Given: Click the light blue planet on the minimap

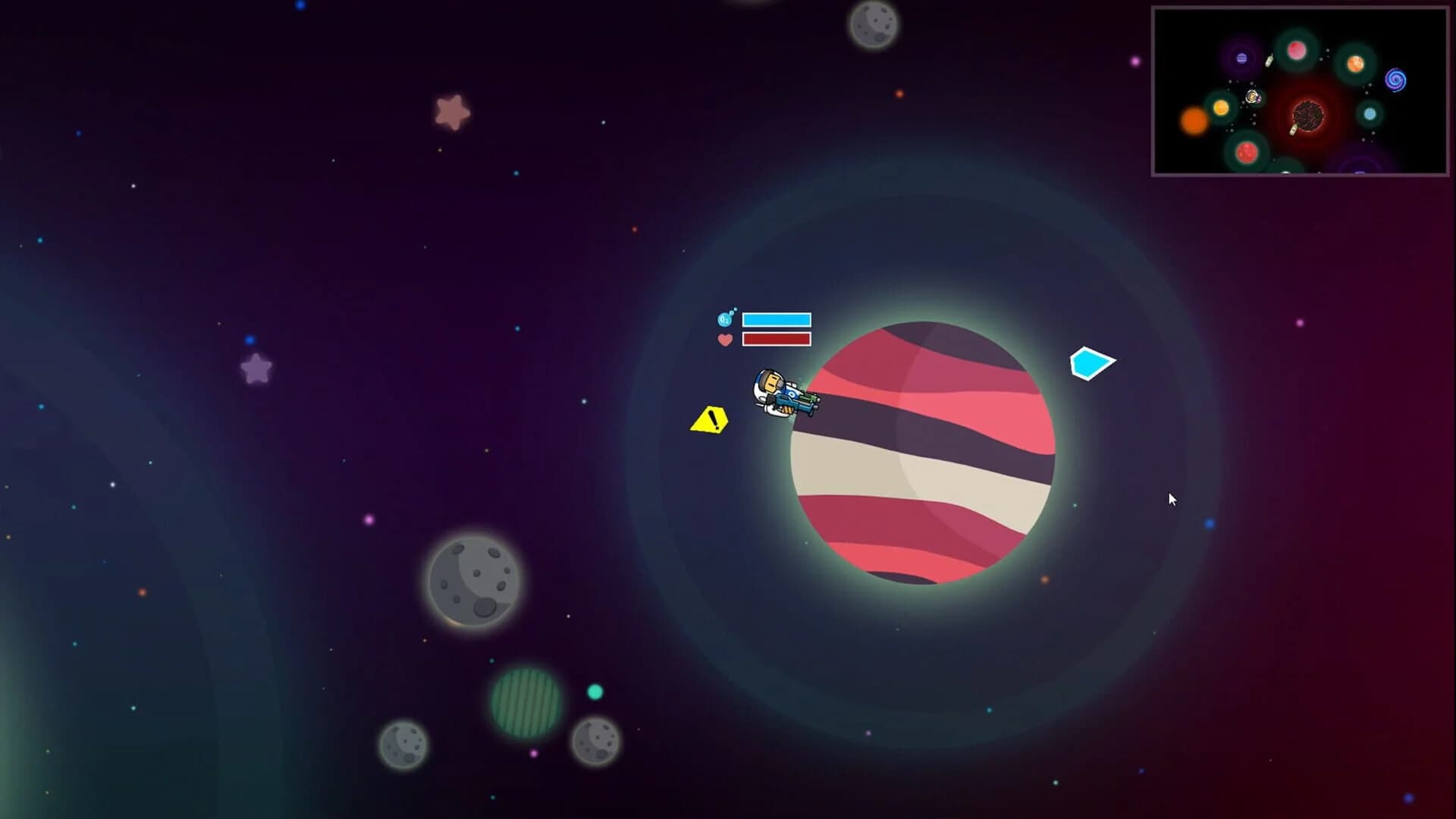Looking at the screenshot, I should pos(1370,115).
